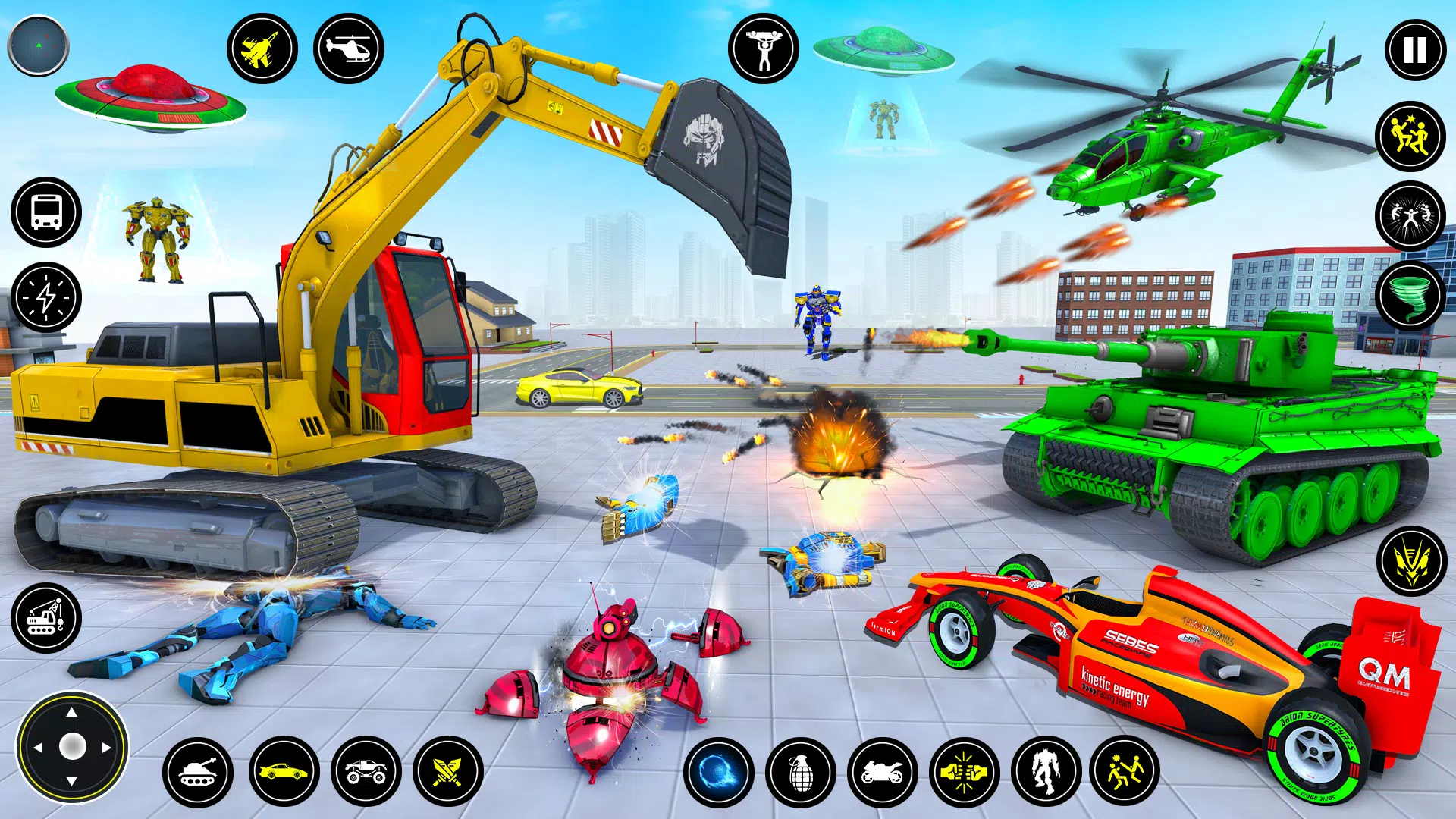Click the center of the movement joystick
1456x819 pixels.
(72, 747)
